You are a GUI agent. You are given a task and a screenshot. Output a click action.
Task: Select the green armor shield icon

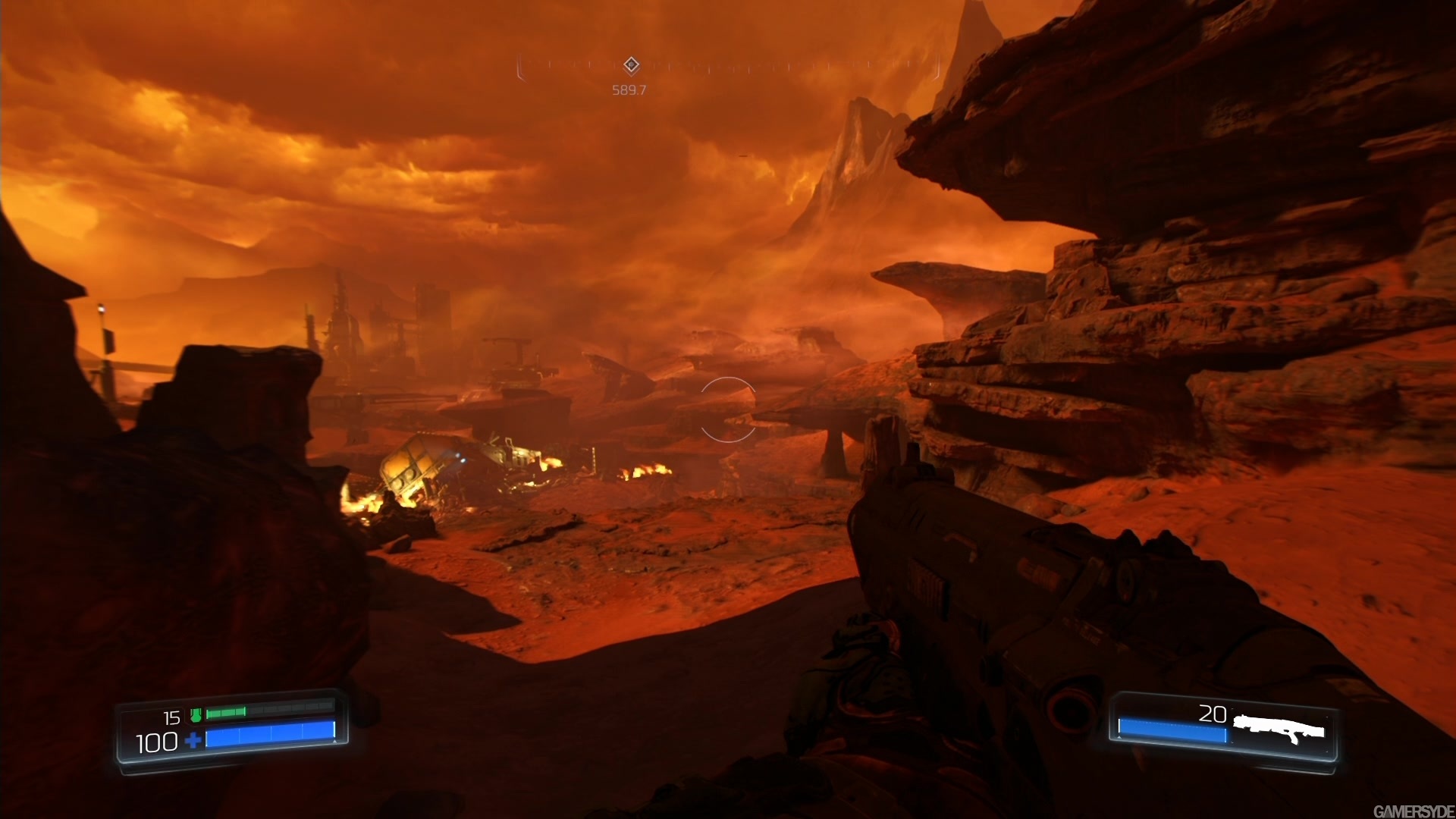[196, 715]
